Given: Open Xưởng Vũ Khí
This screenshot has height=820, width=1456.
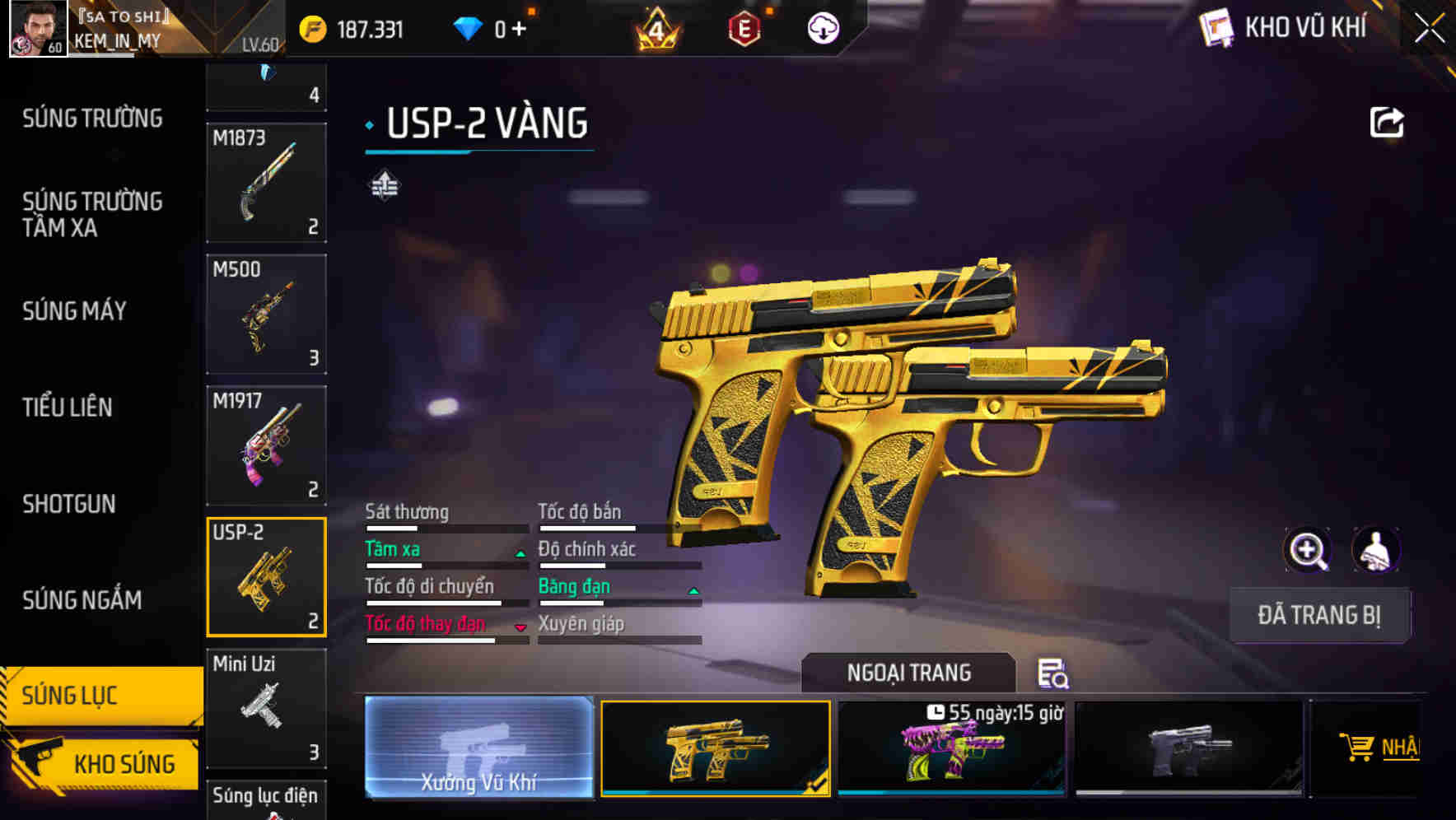Looking at the screenshot, I should (x=478, y=748).
